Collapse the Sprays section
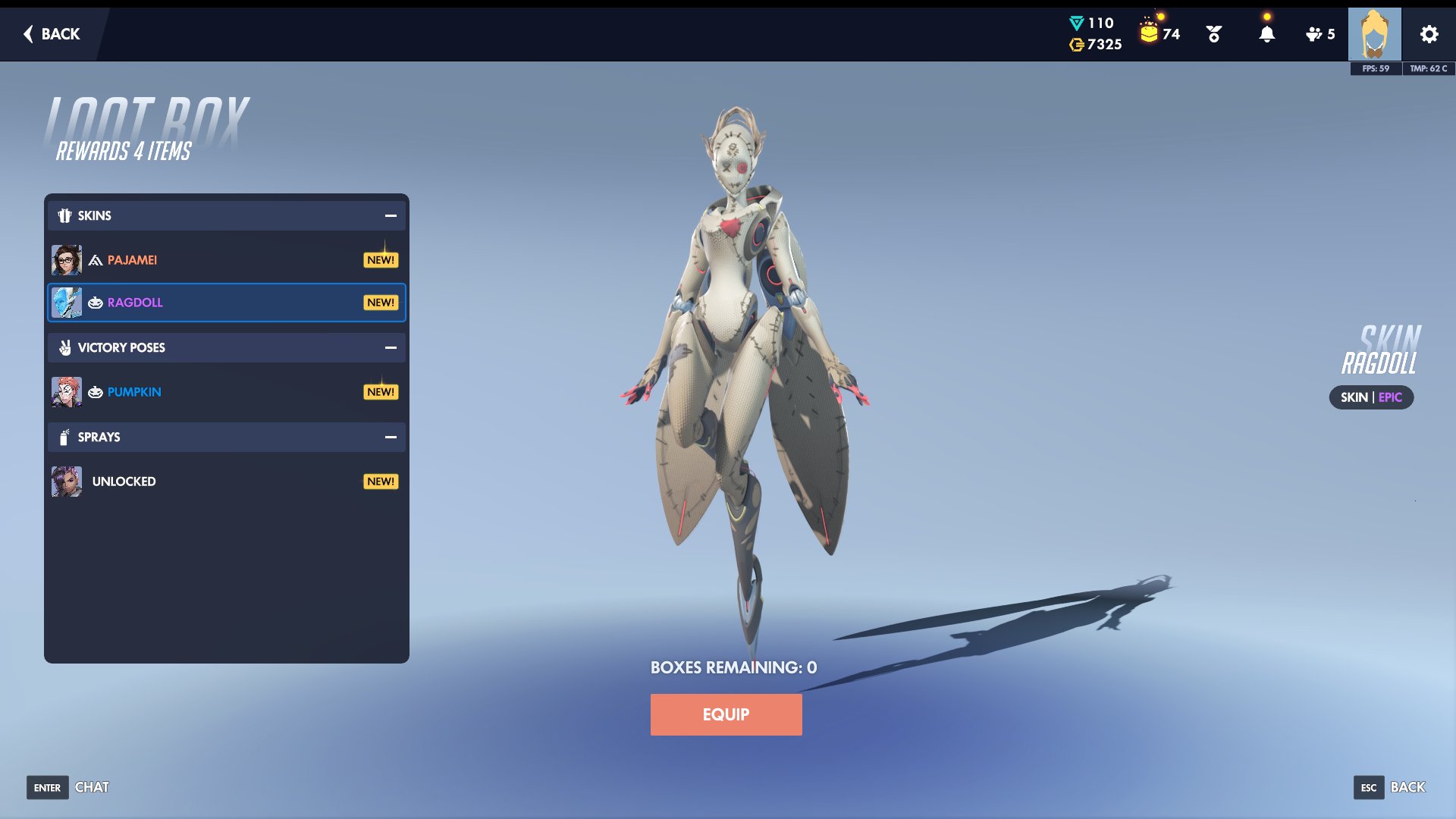The image size is (1456, 819). click(391, 438)
